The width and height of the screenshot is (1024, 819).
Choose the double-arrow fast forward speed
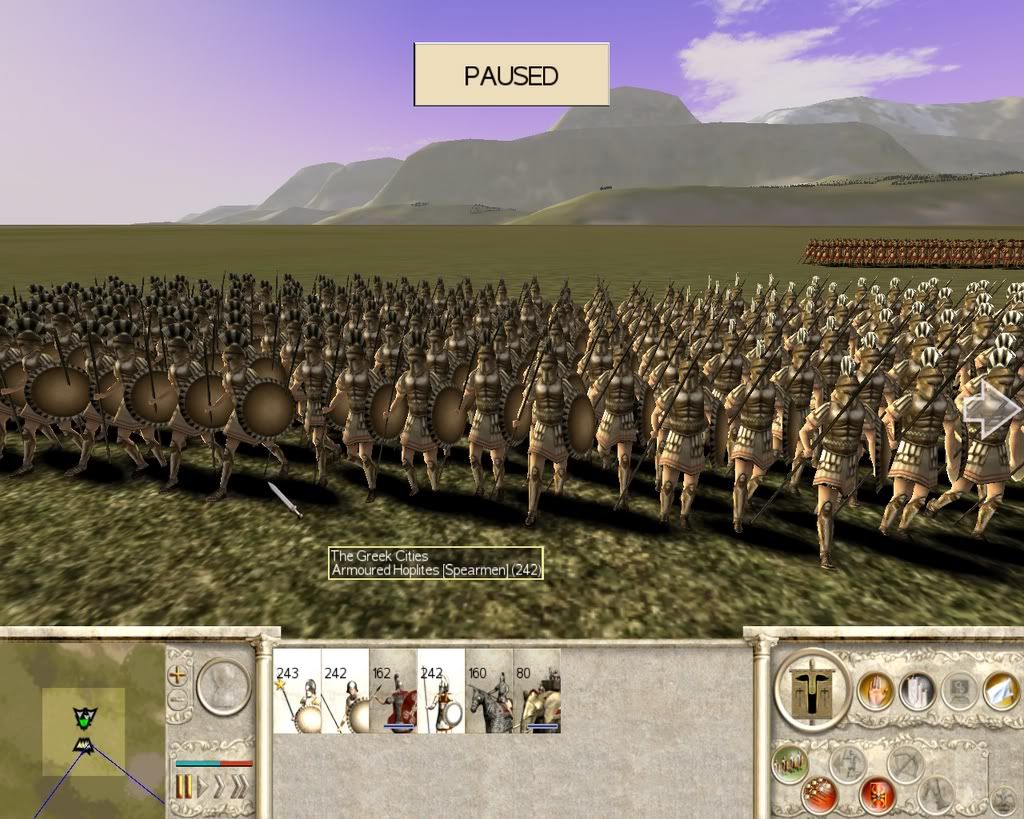220,787
